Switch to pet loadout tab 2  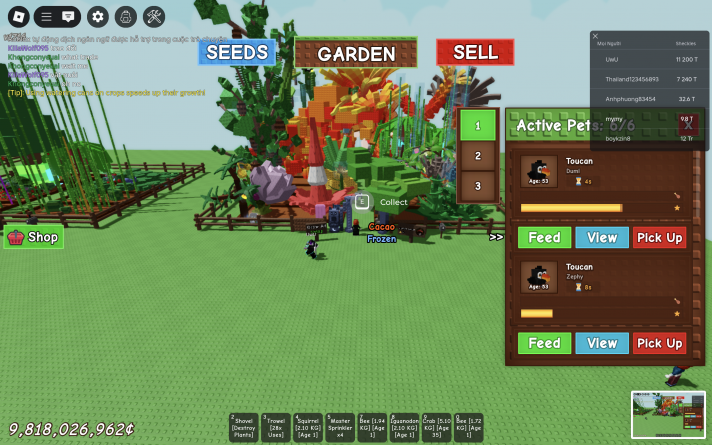478,156
